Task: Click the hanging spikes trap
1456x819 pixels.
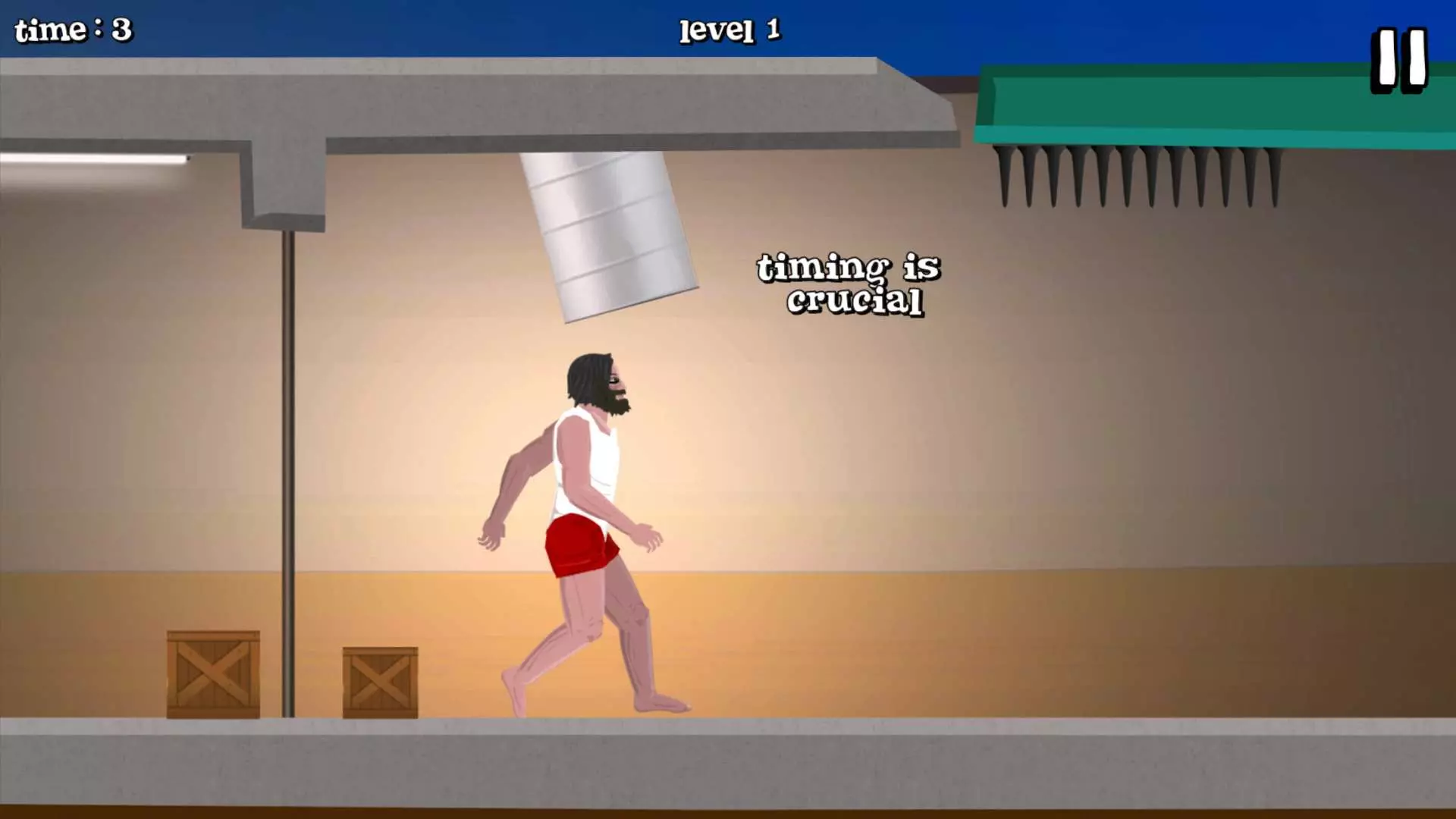Action: coord(1137,174)
